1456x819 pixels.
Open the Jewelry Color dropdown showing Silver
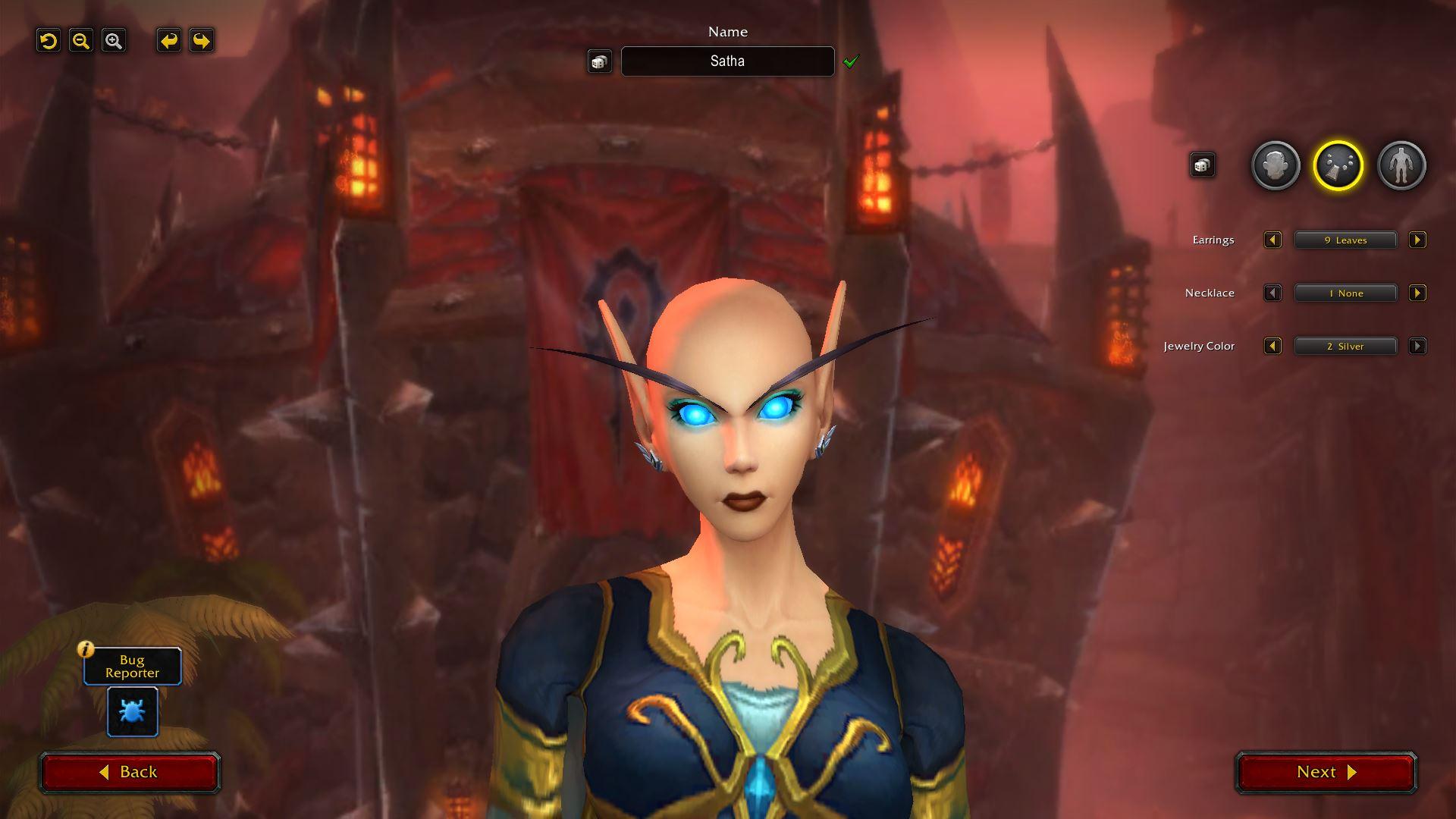pyautogui.click(x=1345, y=347)
